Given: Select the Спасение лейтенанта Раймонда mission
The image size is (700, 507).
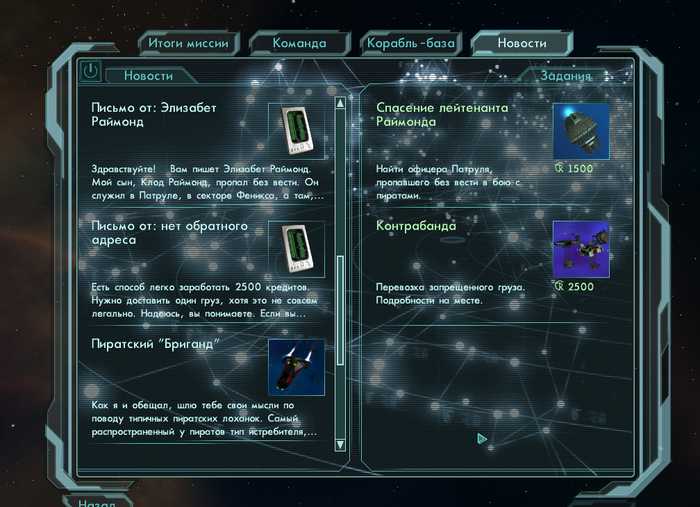Looking at the screenshot, I should pos(442,114).
